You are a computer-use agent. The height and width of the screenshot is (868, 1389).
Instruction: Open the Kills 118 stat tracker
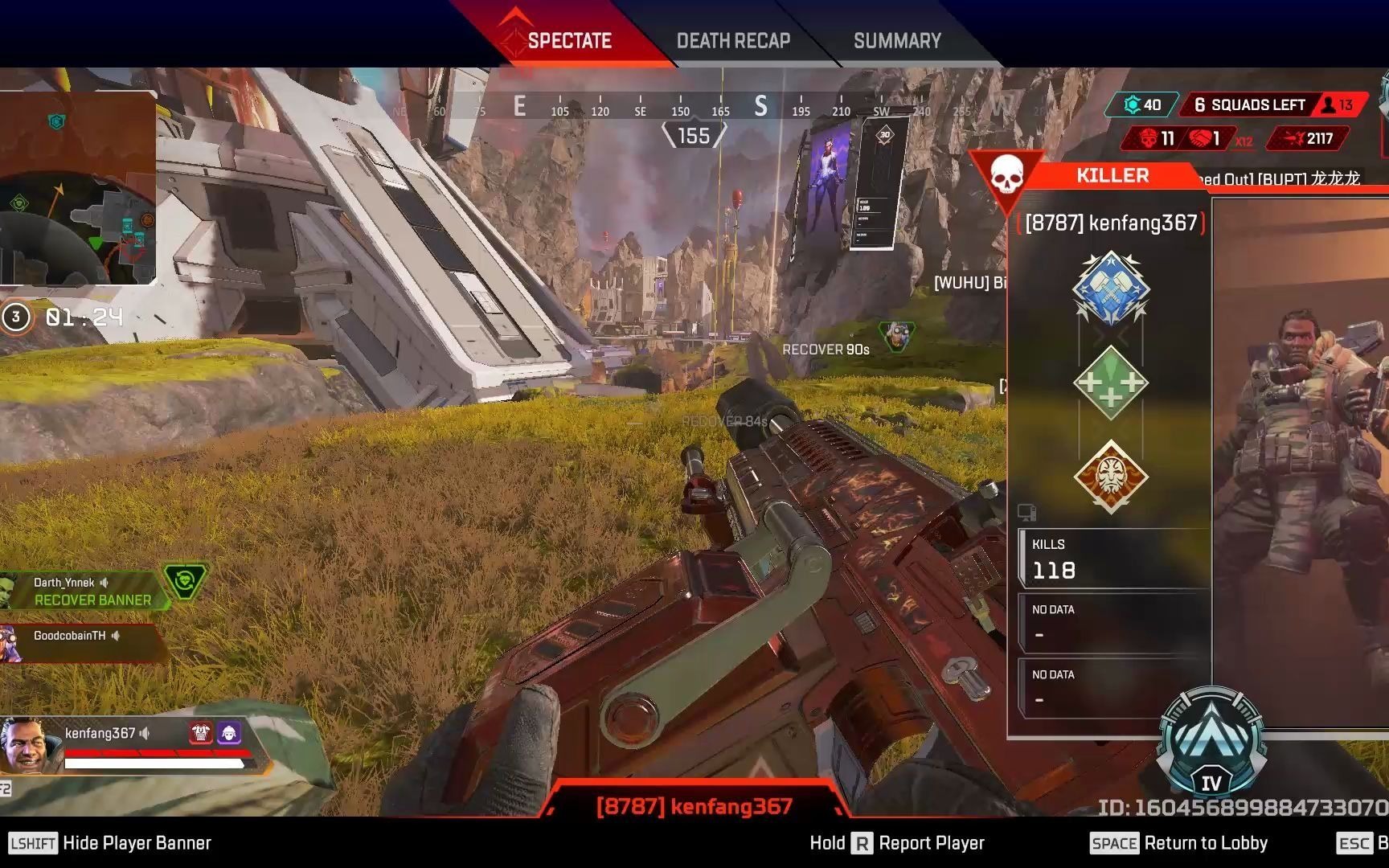(1113, 559)
